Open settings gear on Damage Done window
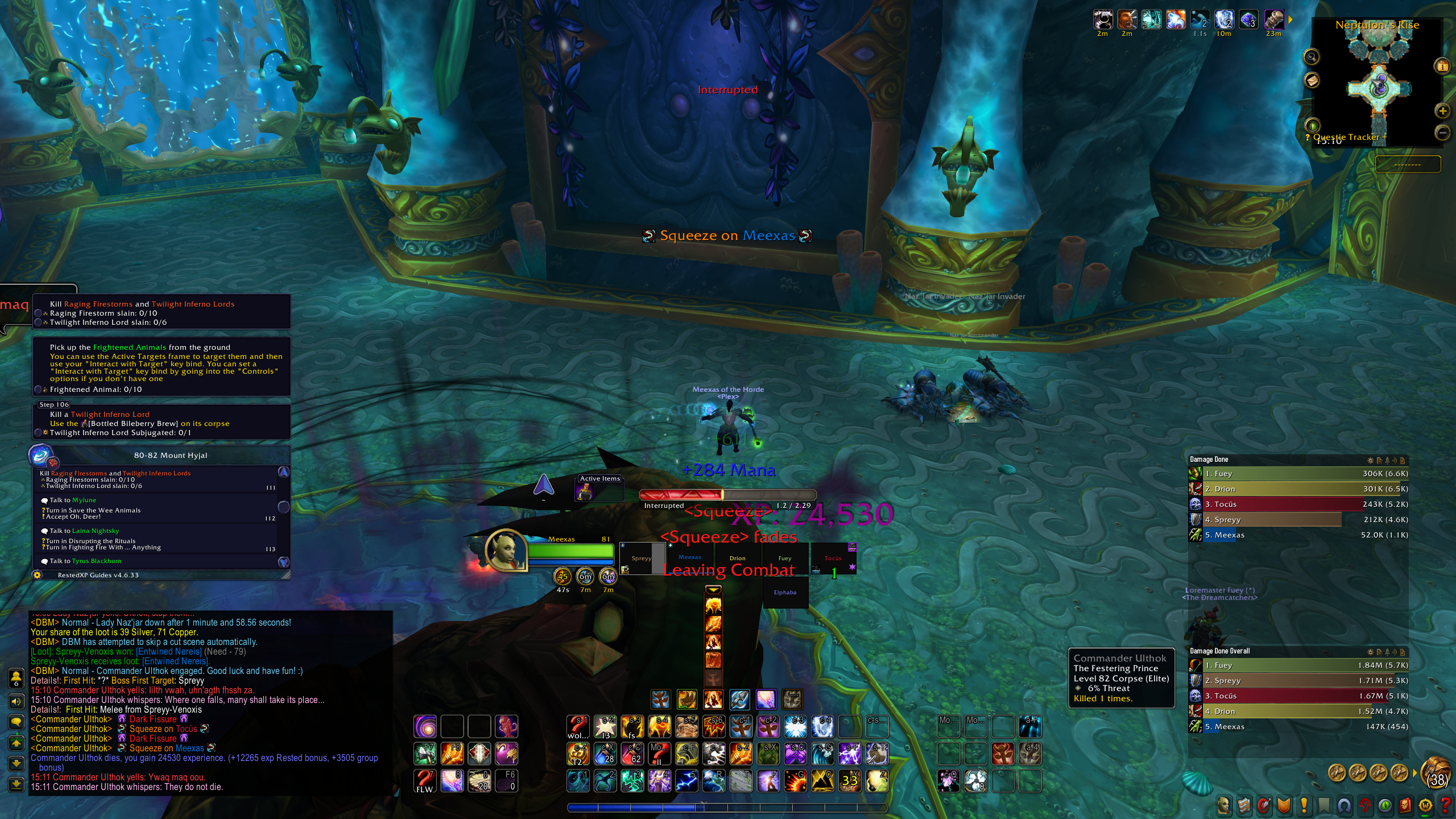The width and height of the screenshot is (1456, 819). pyautogui.click(x=1370, y=460)
